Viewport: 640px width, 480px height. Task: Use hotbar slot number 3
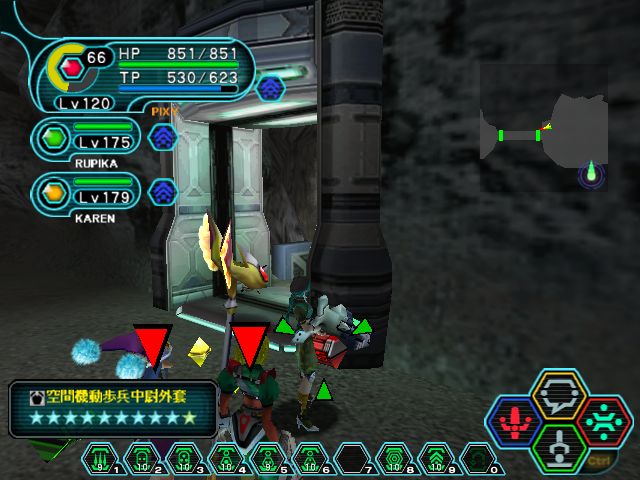pyautogui.click(x=185, y=459)
